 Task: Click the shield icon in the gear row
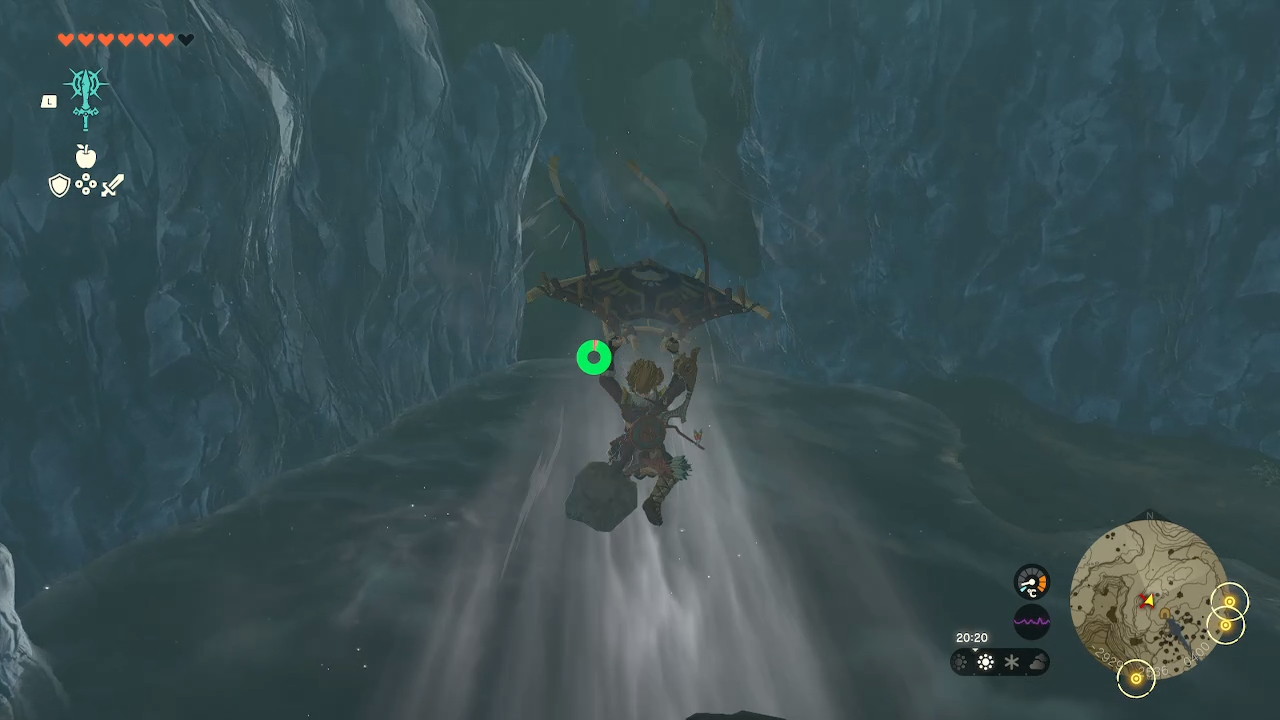point(60,185)
